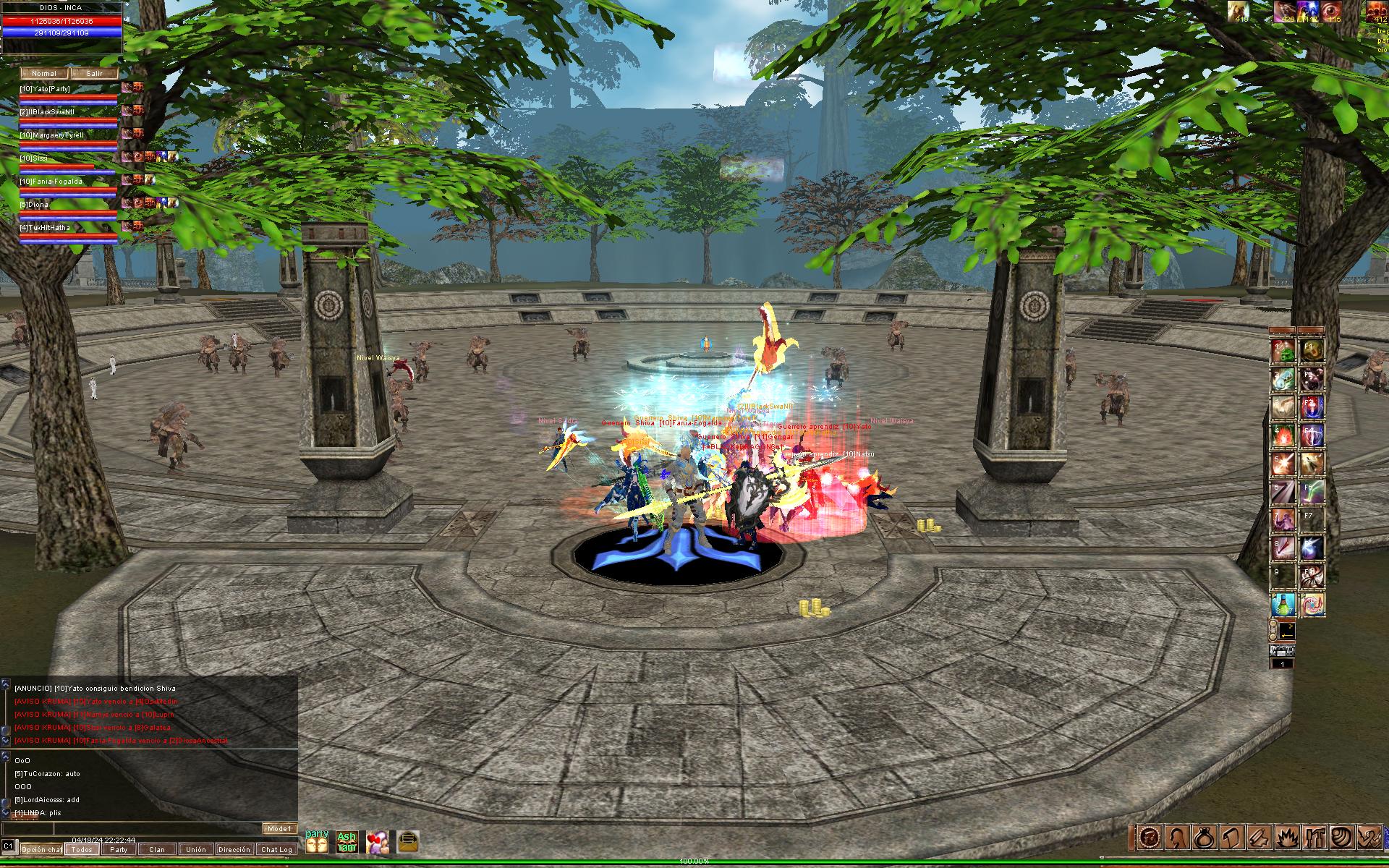Open the mail envelope icon
1389x868 pixels.
coord(407,842)
